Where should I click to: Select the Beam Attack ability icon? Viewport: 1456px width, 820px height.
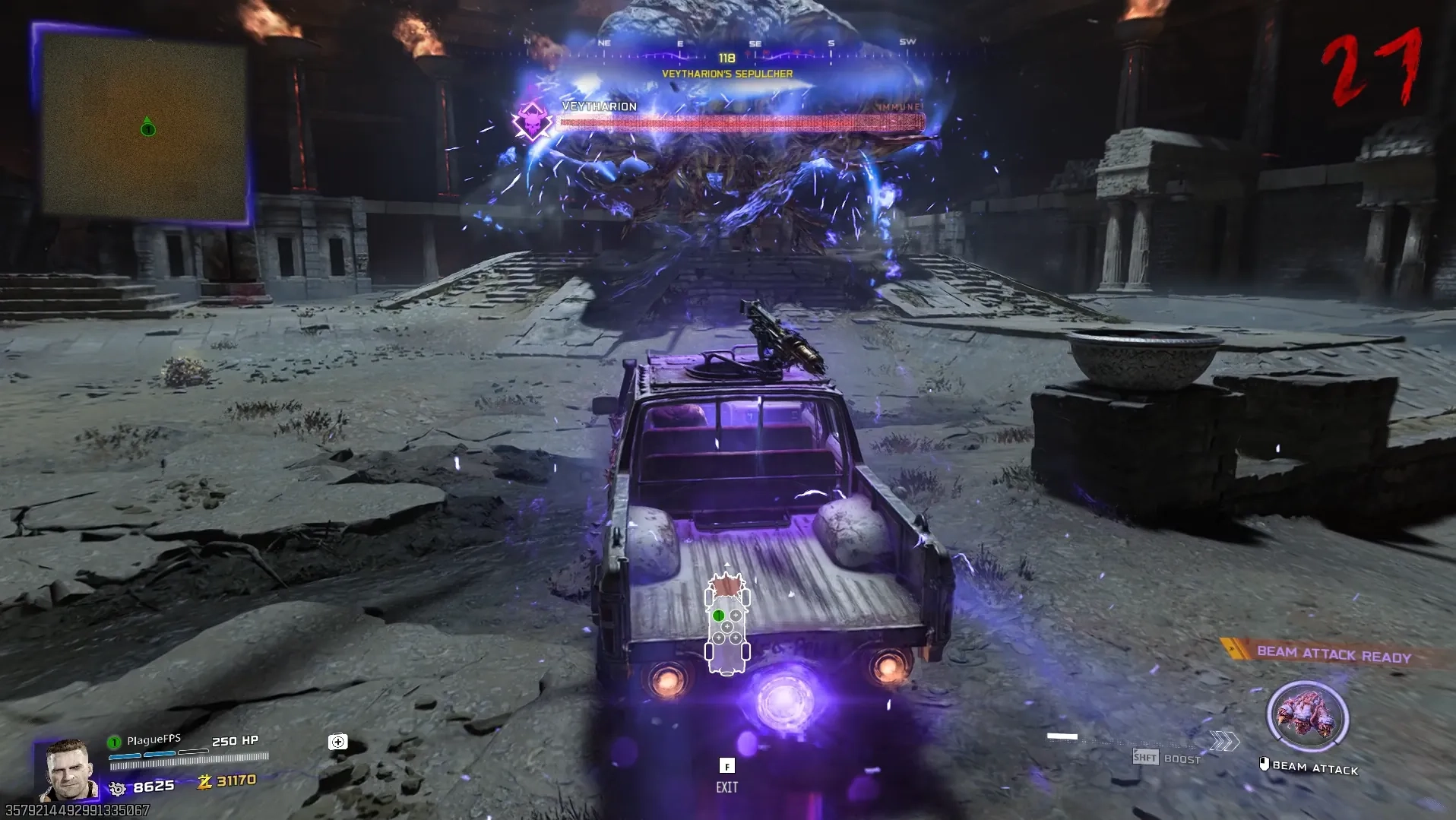[x=1307, y=717]
